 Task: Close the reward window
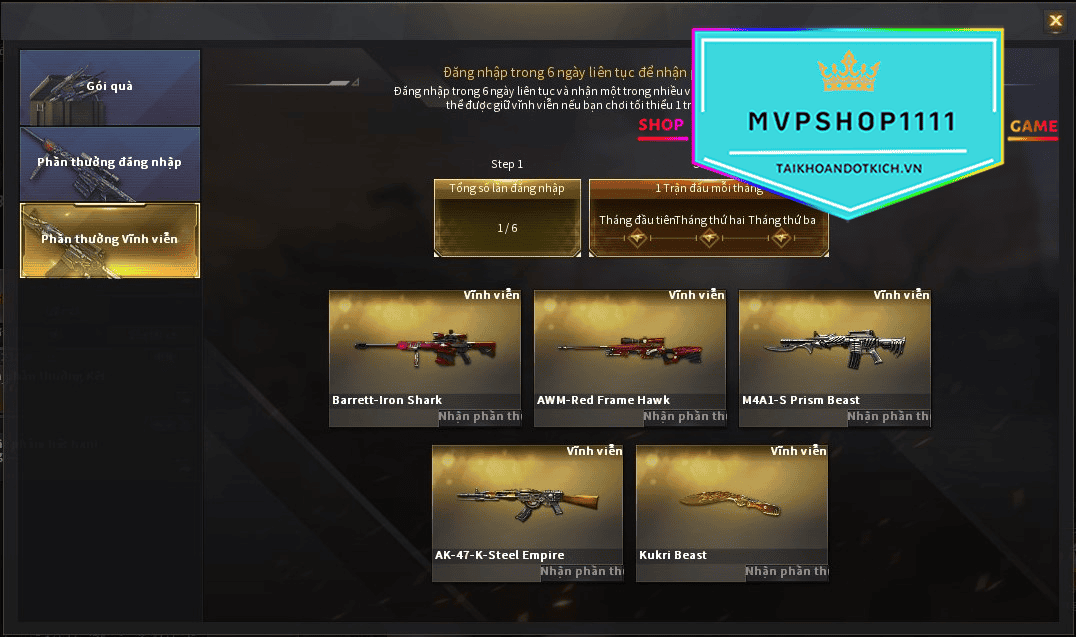pyautogui.click(x=1055, y=20)
